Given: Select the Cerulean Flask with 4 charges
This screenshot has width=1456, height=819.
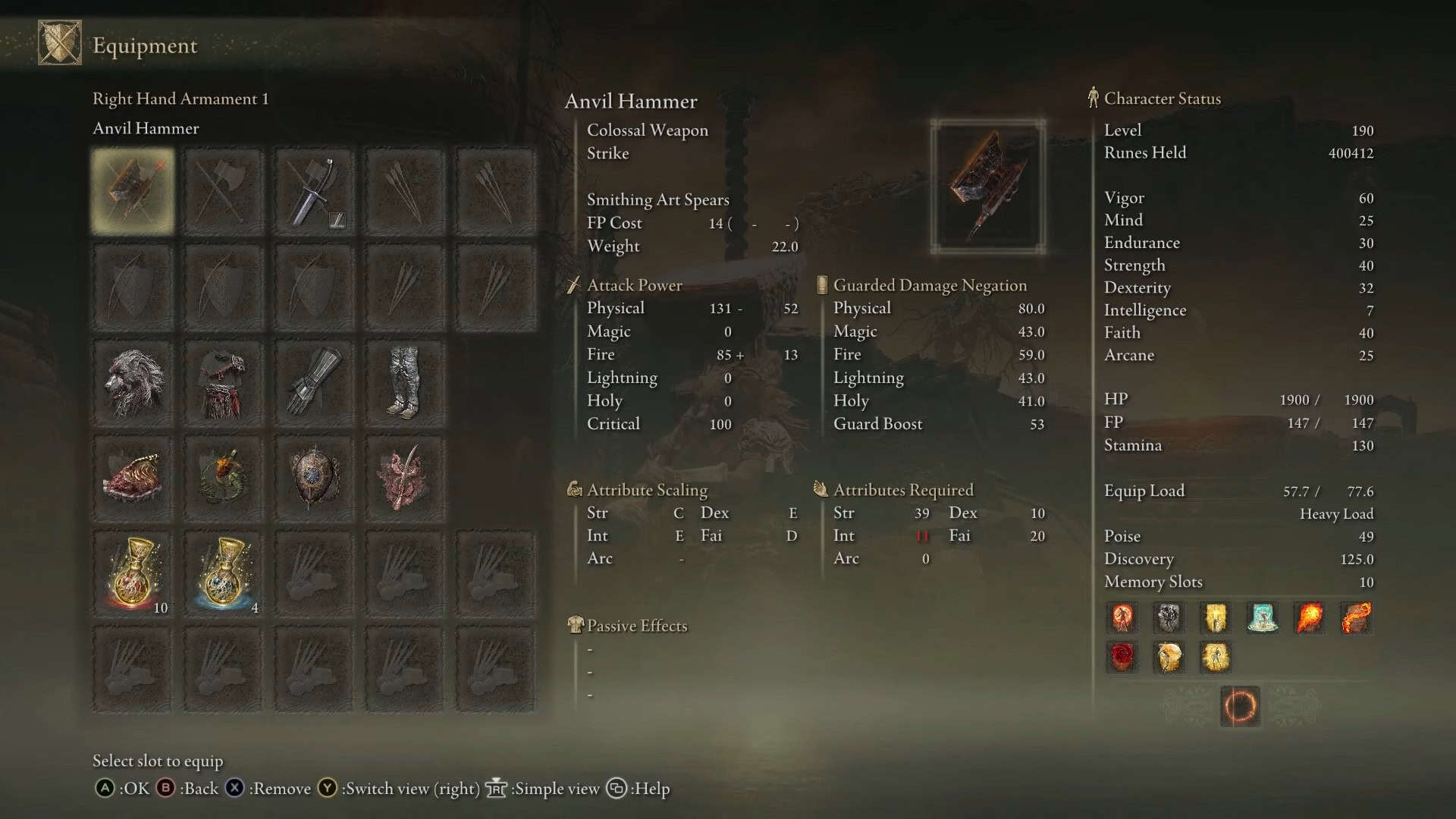Looking at the screenshot, I should [223, 573].
